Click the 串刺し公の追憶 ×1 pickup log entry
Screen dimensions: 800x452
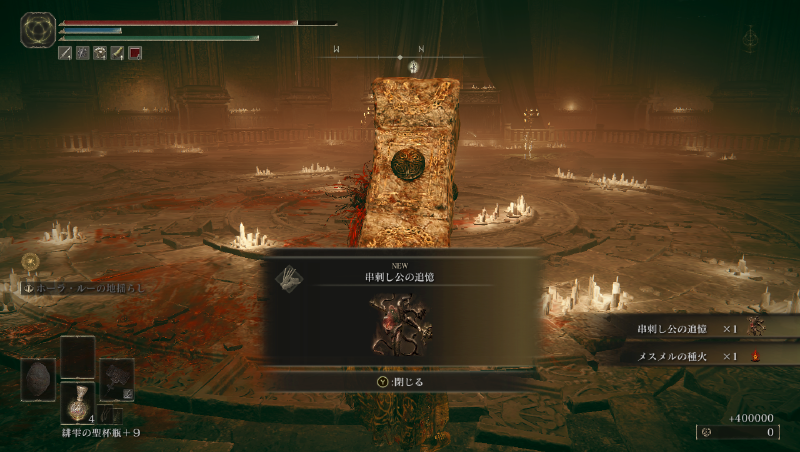click(x=700, y=328)
